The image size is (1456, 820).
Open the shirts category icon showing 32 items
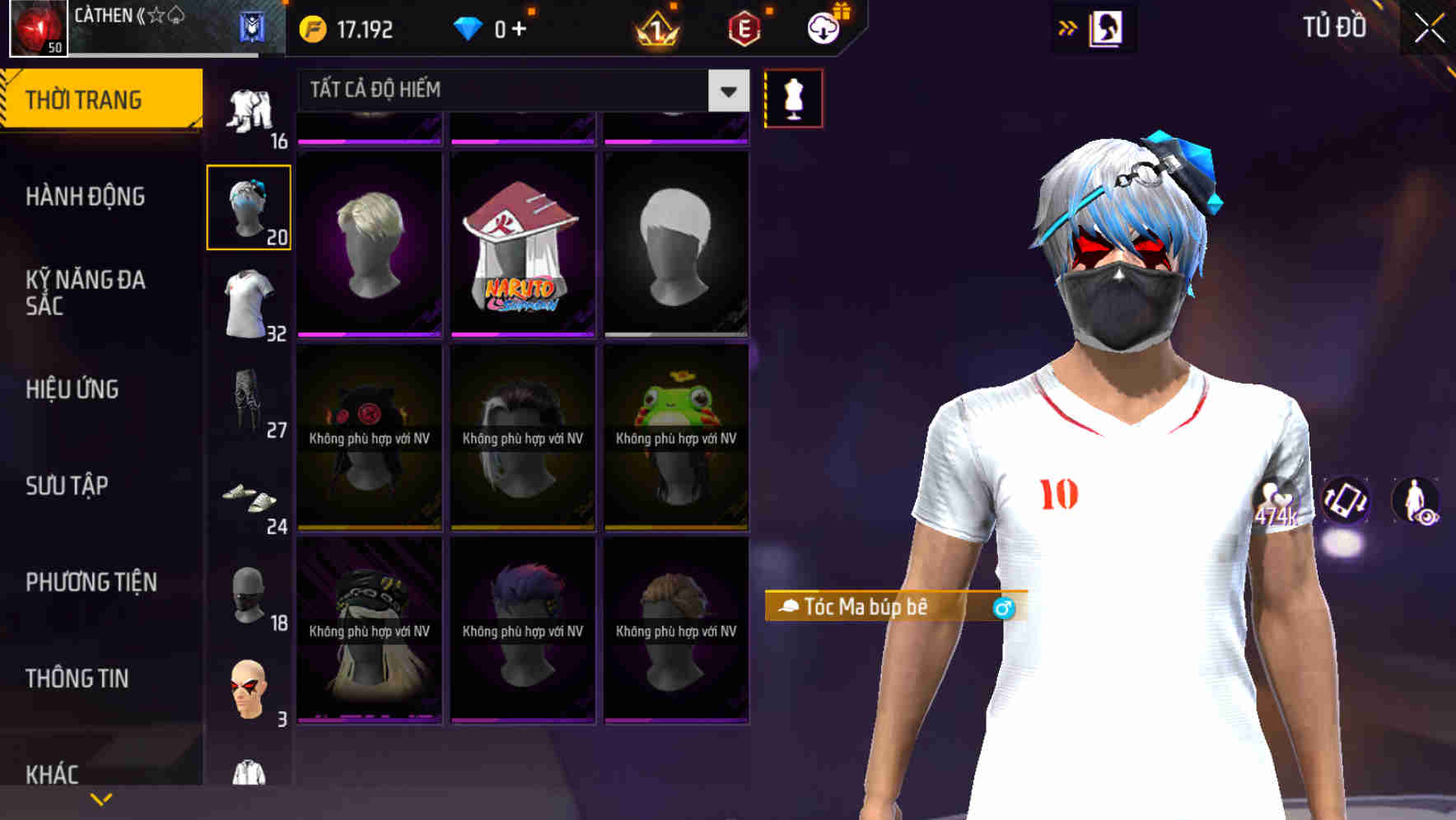click(x=249, y=301)
